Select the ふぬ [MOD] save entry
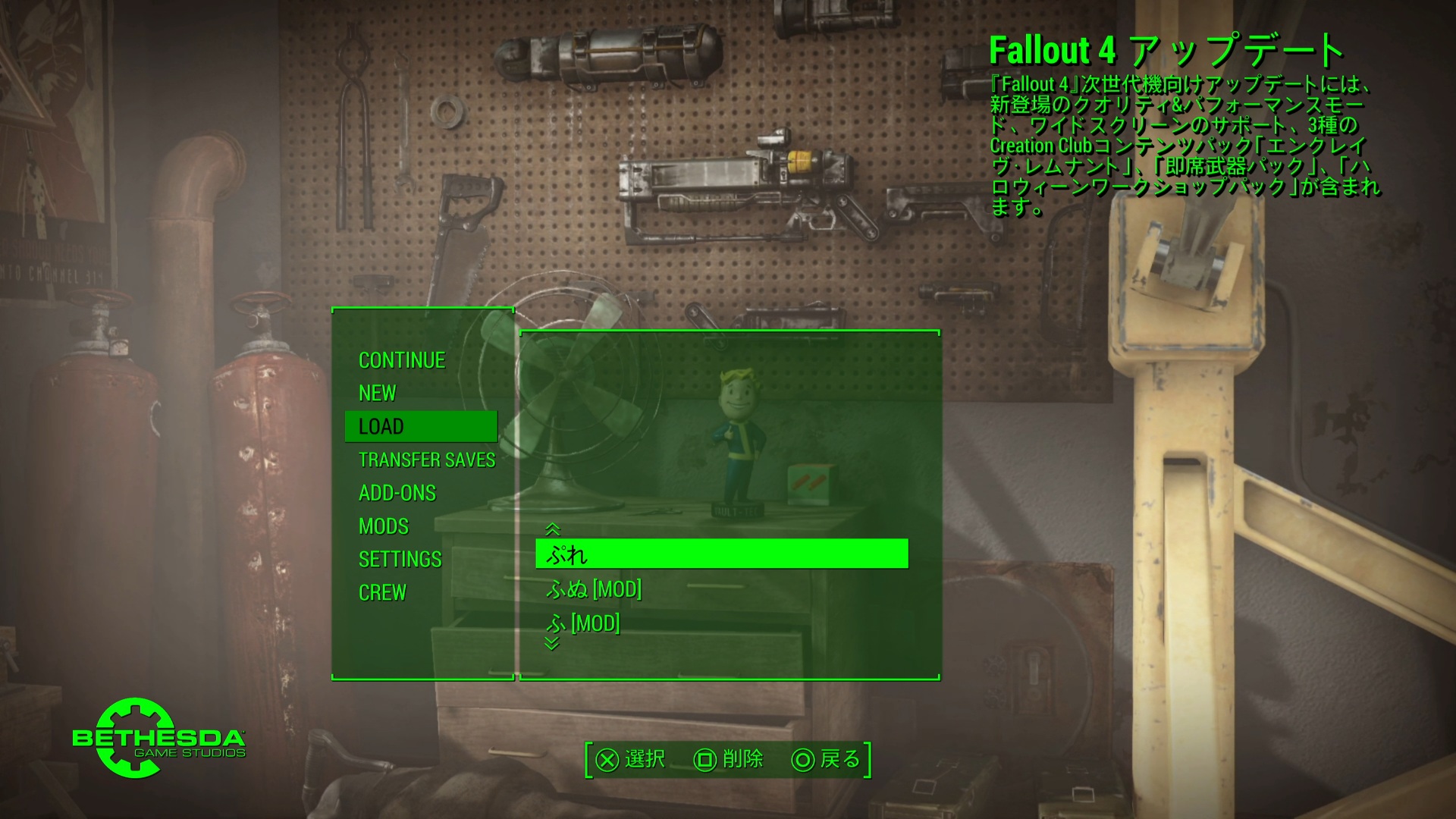This screenshot has height=819, width=1456. click(594, 589)
